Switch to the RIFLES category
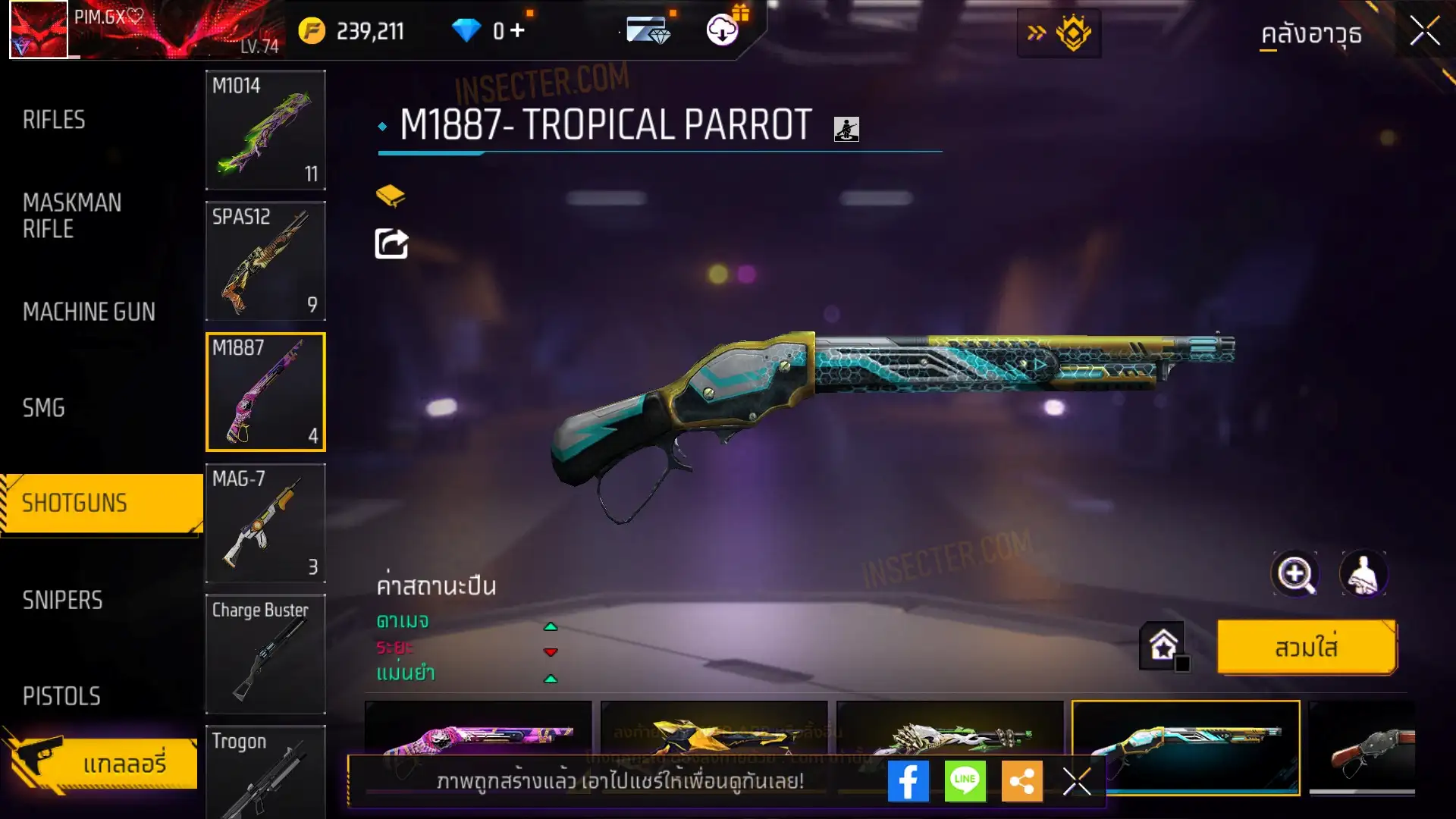Screen dimensions: 1456x819 [54, 120]
